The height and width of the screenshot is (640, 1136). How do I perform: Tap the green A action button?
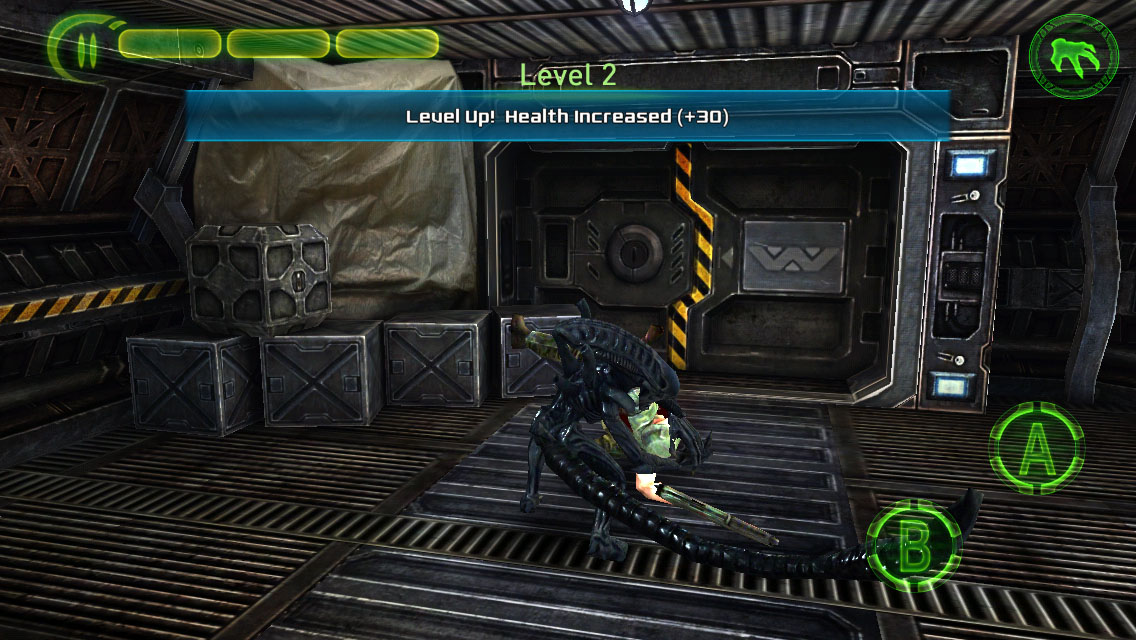(x=1036, y=449)
